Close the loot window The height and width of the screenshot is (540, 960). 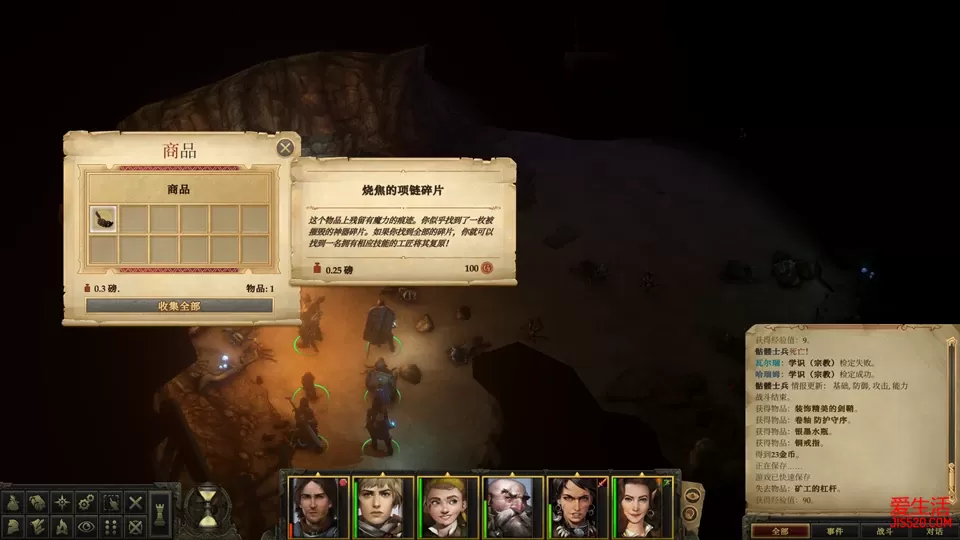tap(285, 148)
